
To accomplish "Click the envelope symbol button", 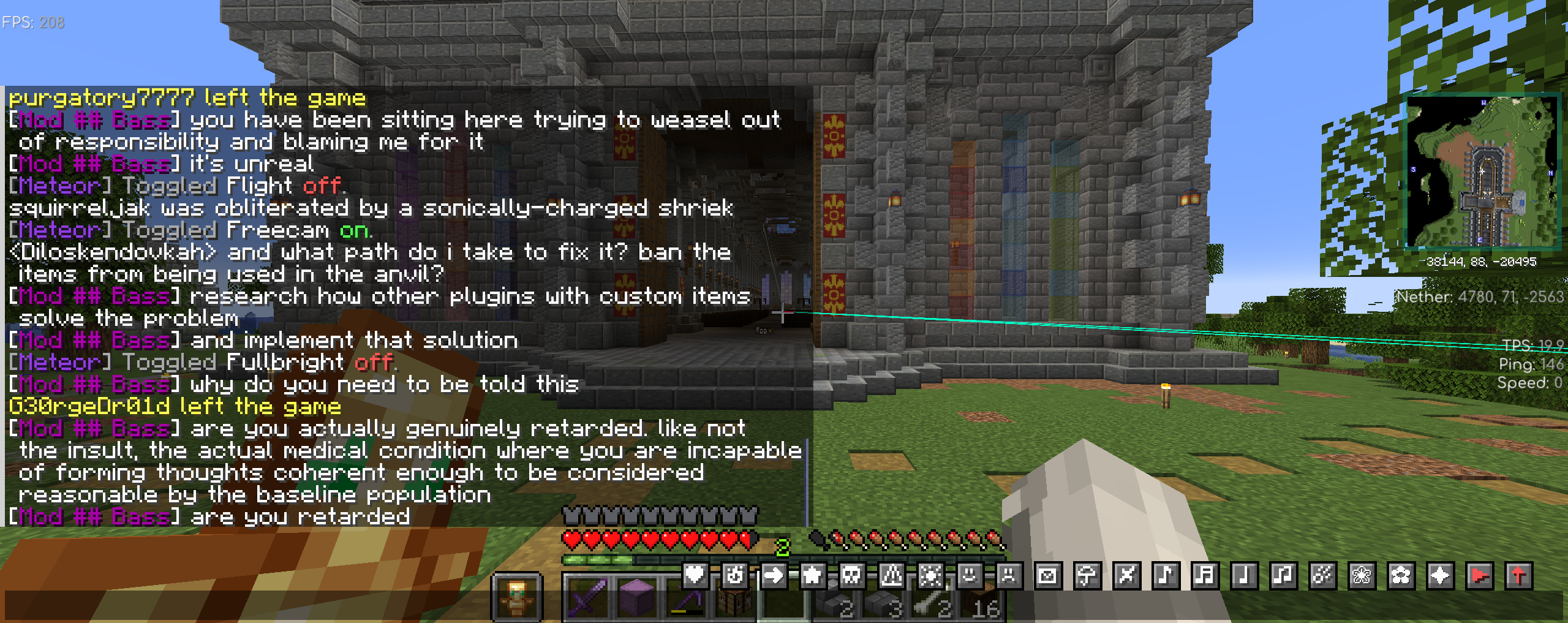I will pyautogui.click(x=1048, y=575).
